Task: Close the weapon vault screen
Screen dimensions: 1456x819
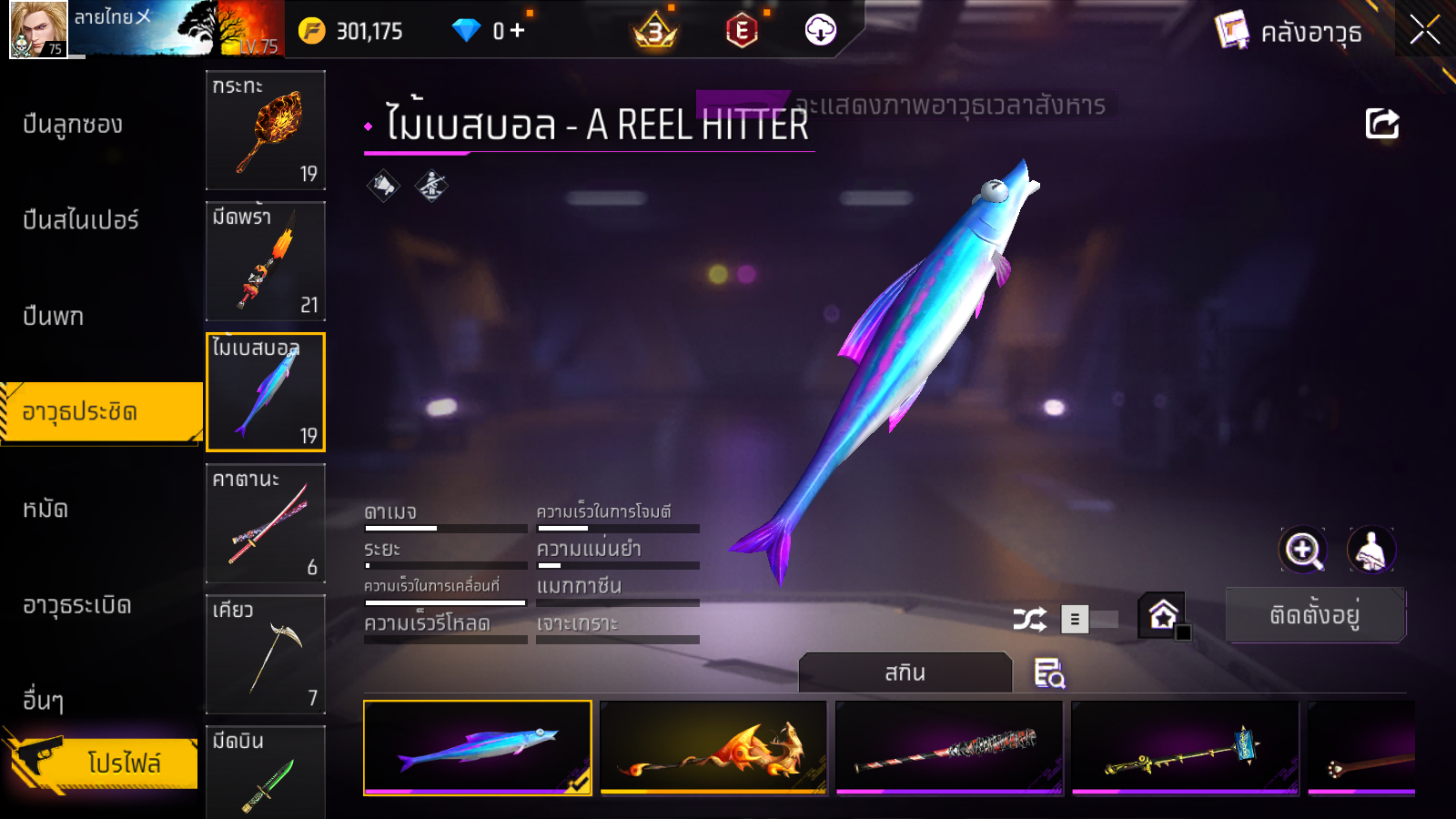Action: 1424,31
